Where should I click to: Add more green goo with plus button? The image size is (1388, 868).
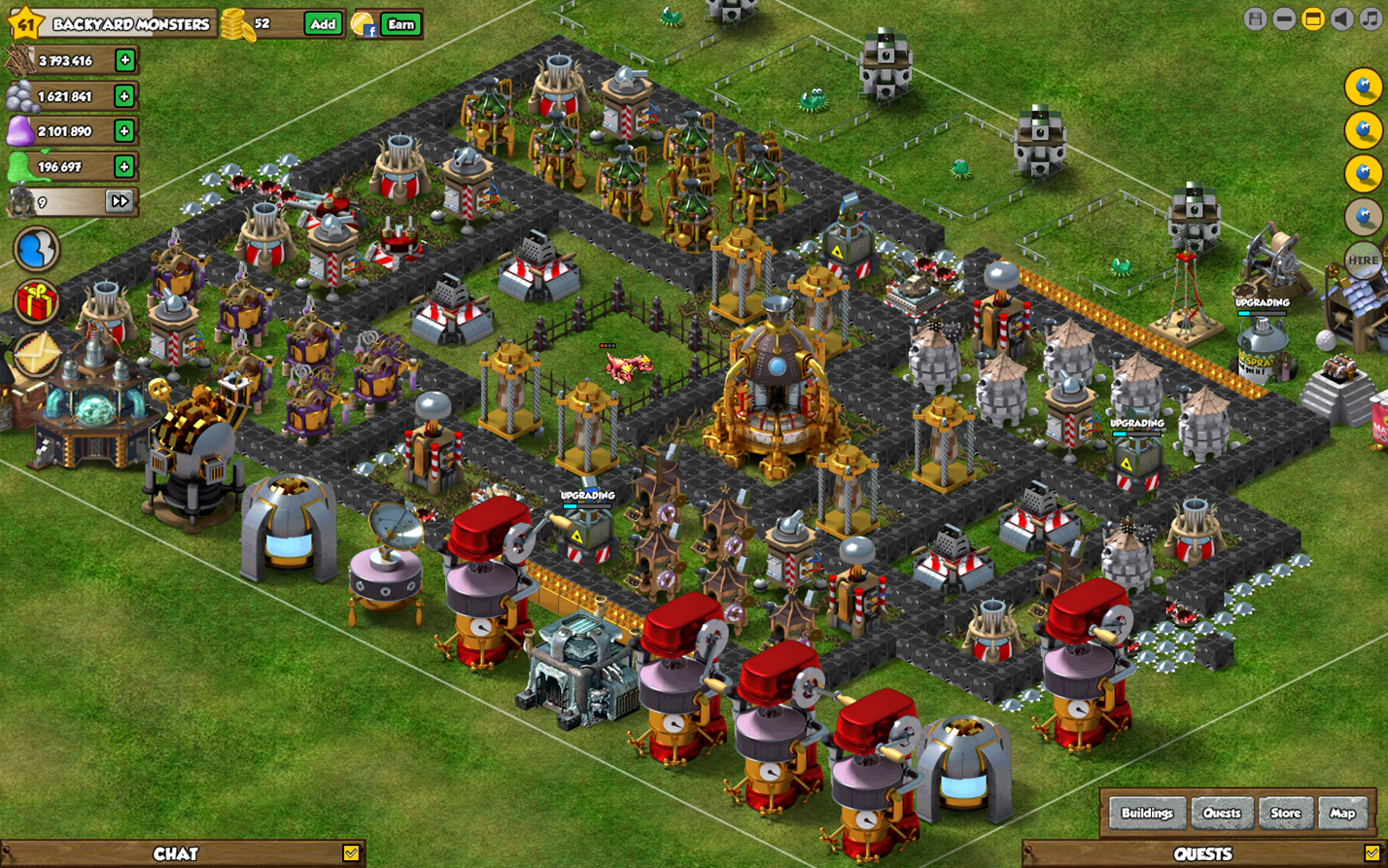124,166
